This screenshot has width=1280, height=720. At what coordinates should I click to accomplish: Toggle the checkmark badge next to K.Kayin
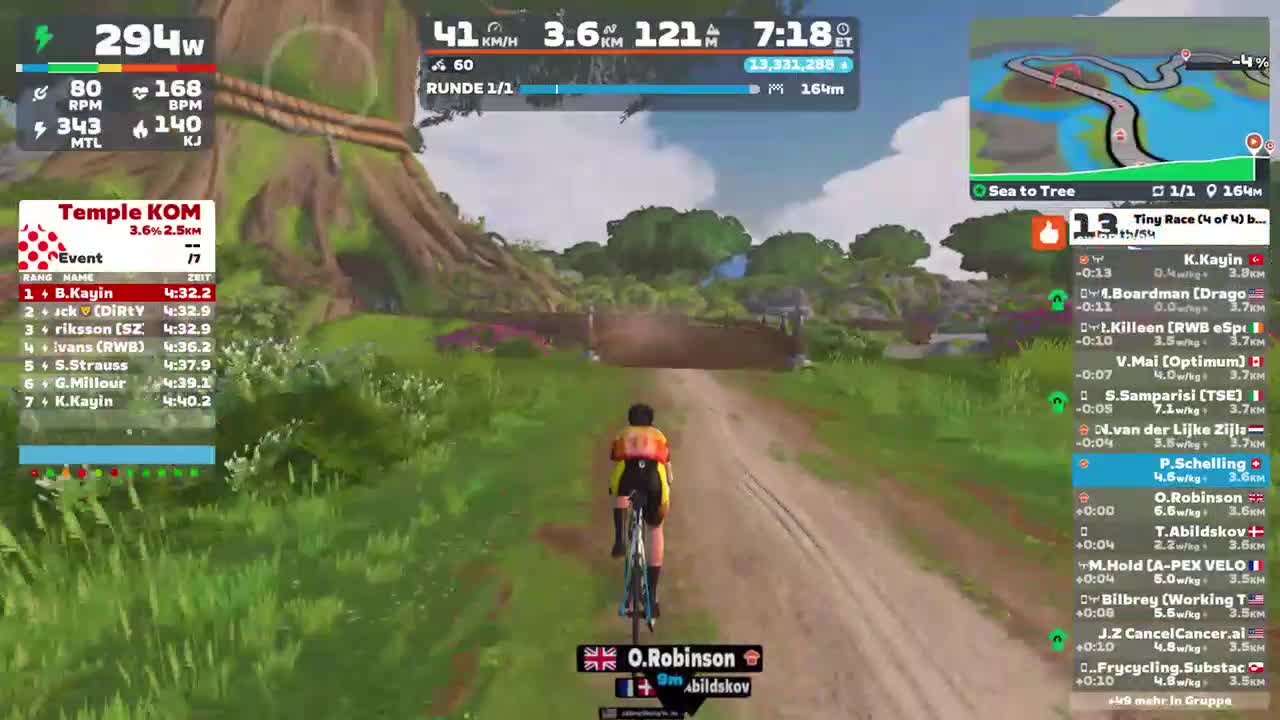pos(1083,260)
